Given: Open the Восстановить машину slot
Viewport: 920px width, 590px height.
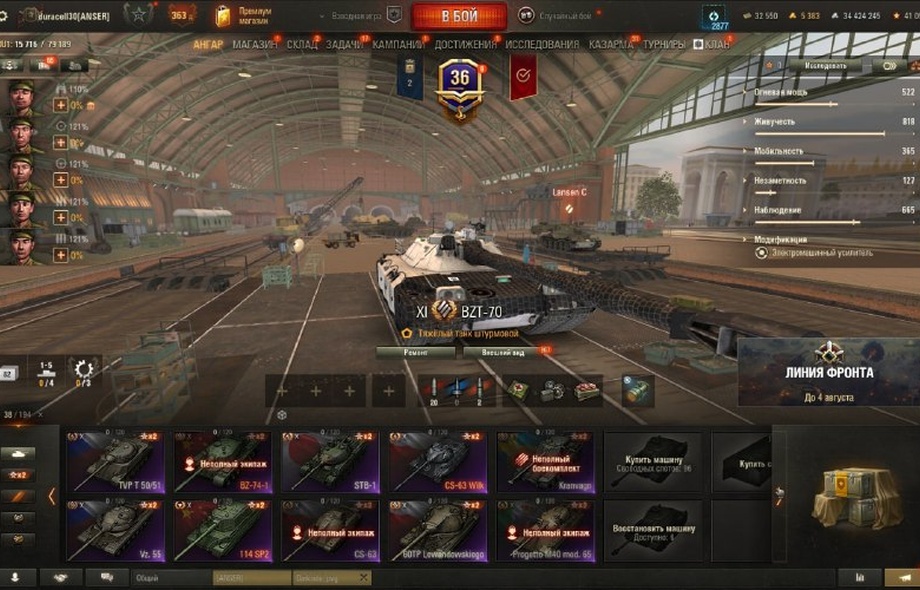Looking at the screenshot, I should [x=652, y=530].
